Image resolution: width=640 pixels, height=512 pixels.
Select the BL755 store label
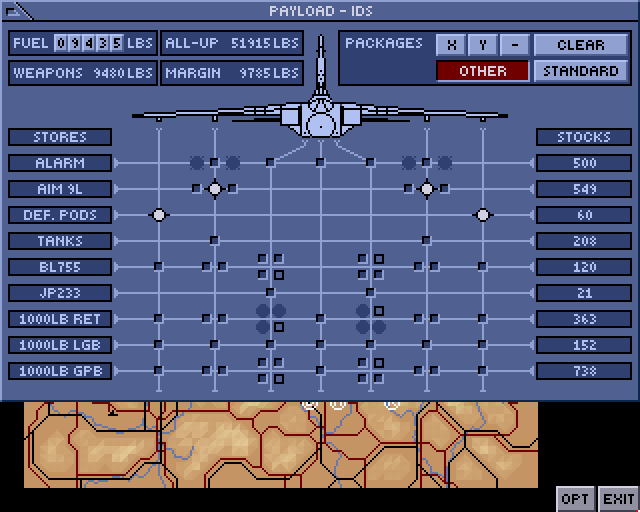point(60,267)
